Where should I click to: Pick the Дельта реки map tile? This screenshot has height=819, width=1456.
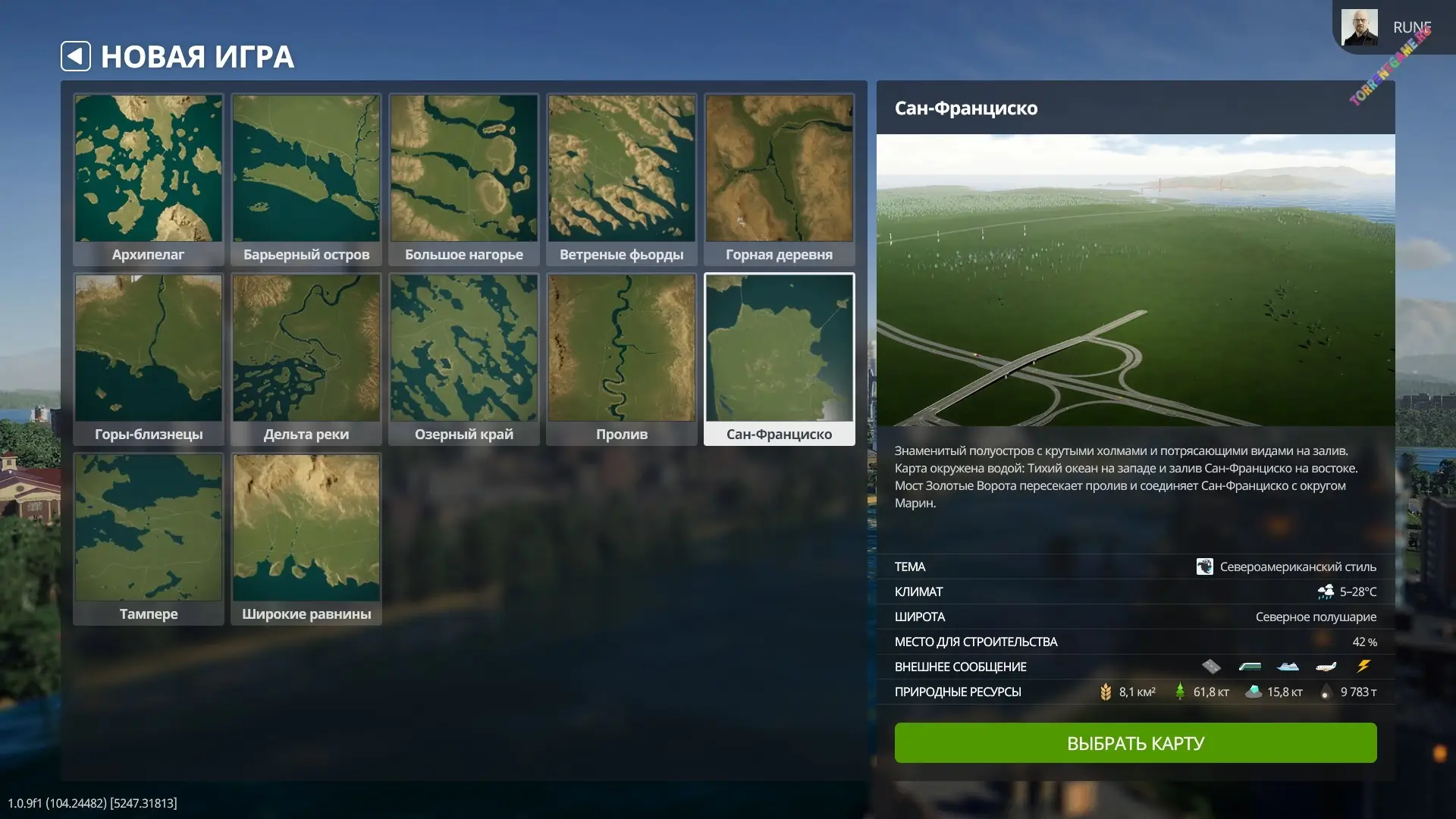pyautogui.click(x=306, y=359)
